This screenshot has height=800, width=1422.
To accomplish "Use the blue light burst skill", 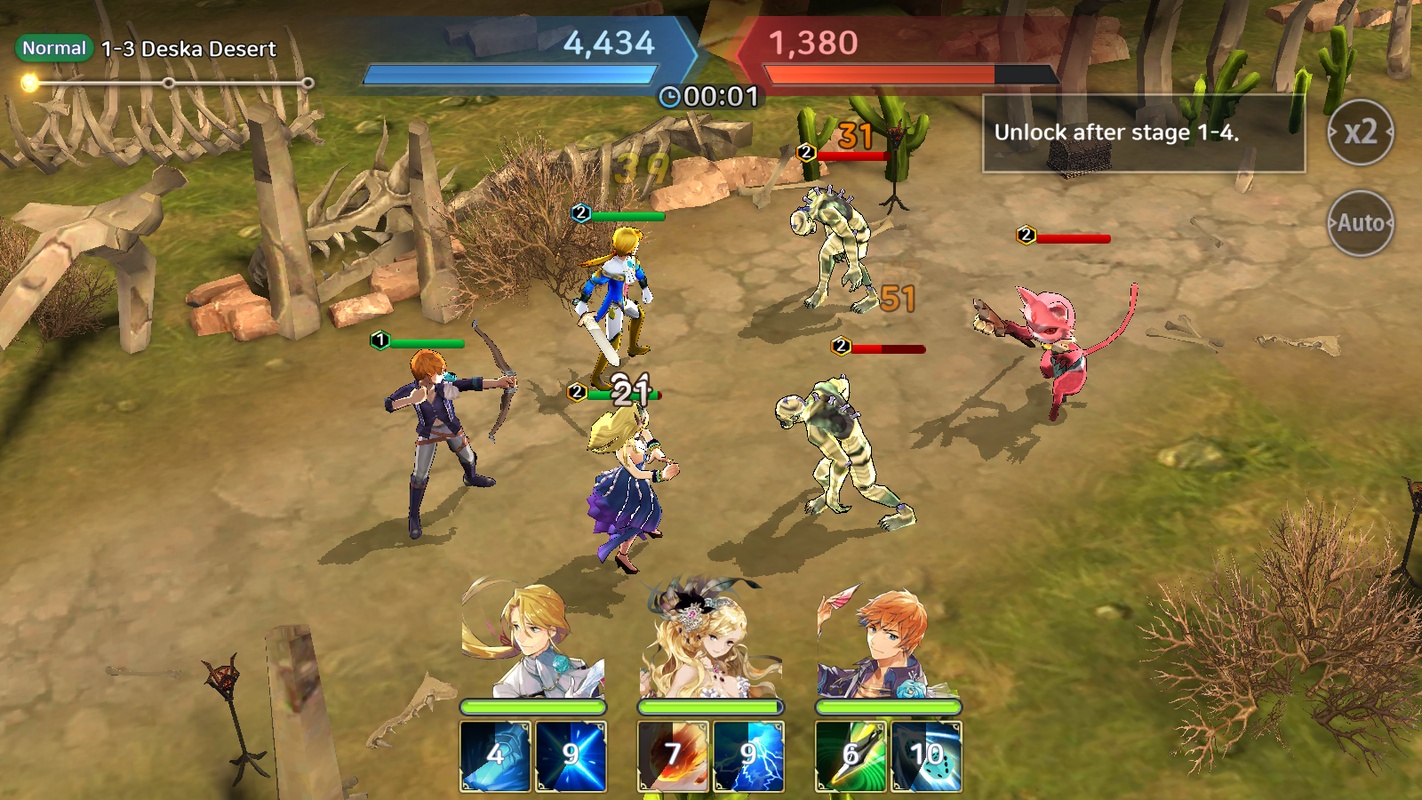I will (570, 756).
